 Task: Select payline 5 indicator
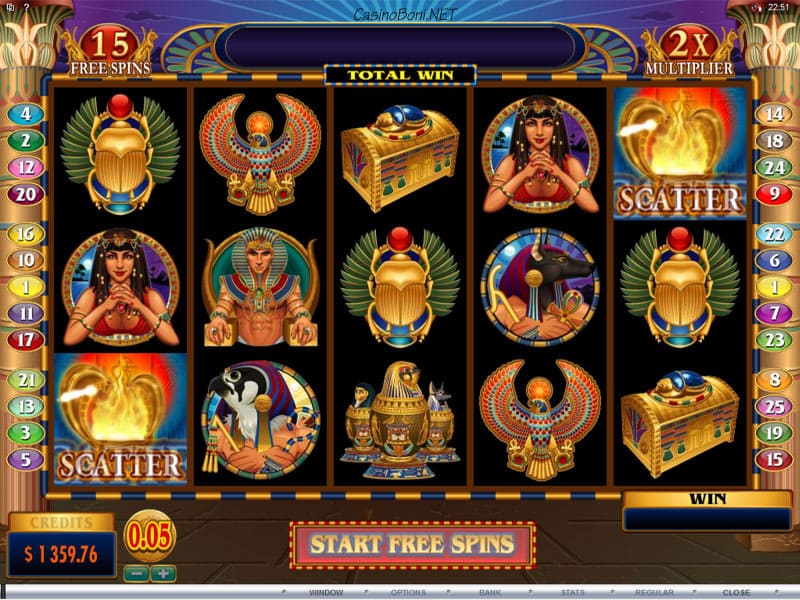coord(25,460)
